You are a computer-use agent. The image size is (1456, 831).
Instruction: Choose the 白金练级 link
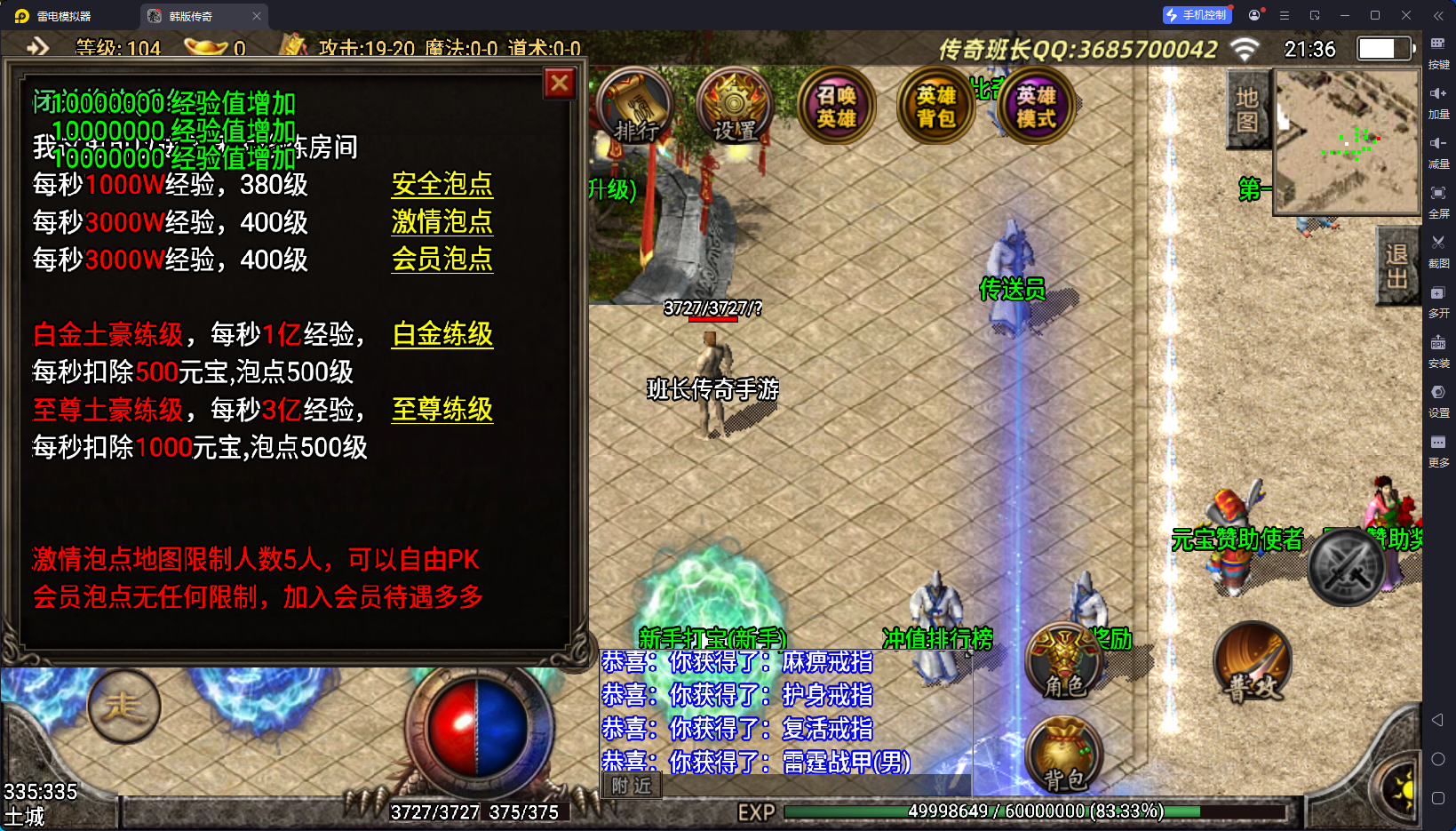tap(442, 335)
